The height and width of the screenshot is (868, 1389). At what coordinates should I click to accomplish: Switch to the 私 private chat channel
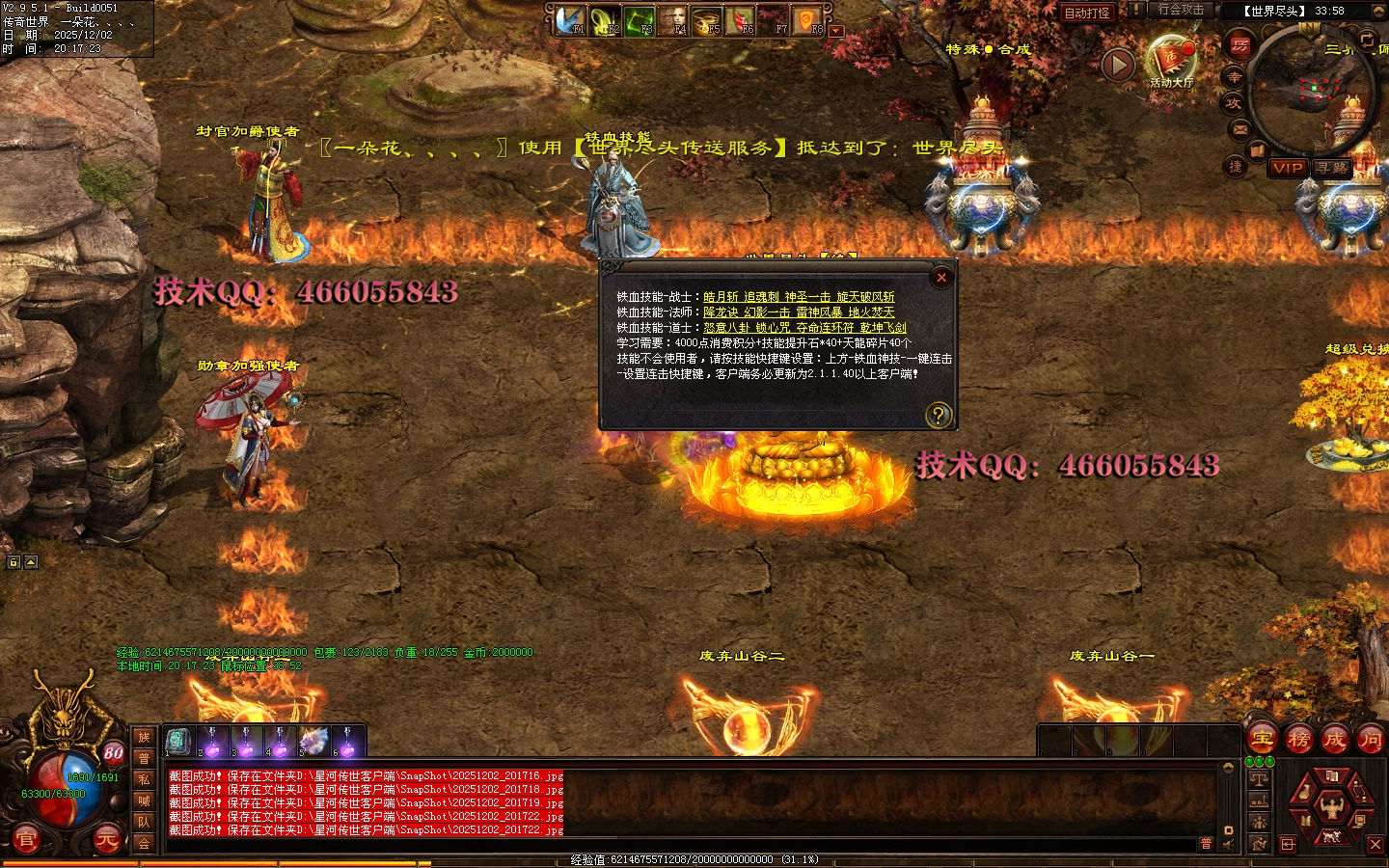144,779
